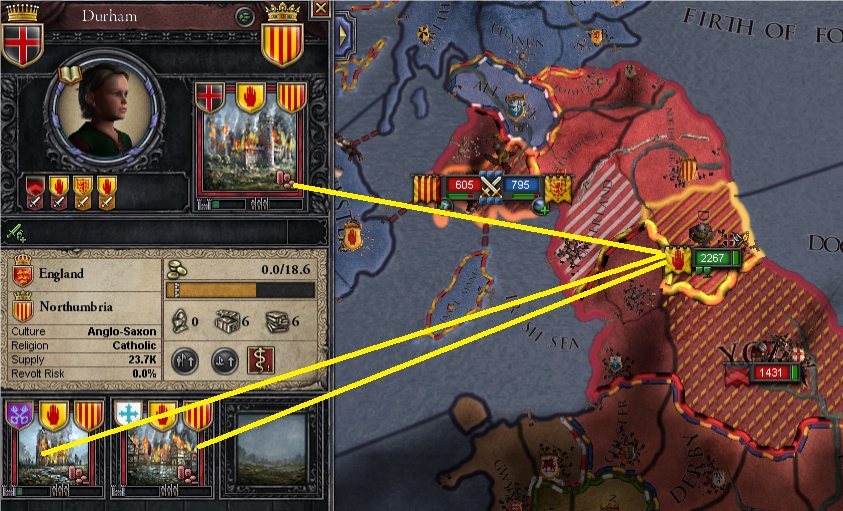
Task: Click the red medical staff button
Action: [260, 360]
